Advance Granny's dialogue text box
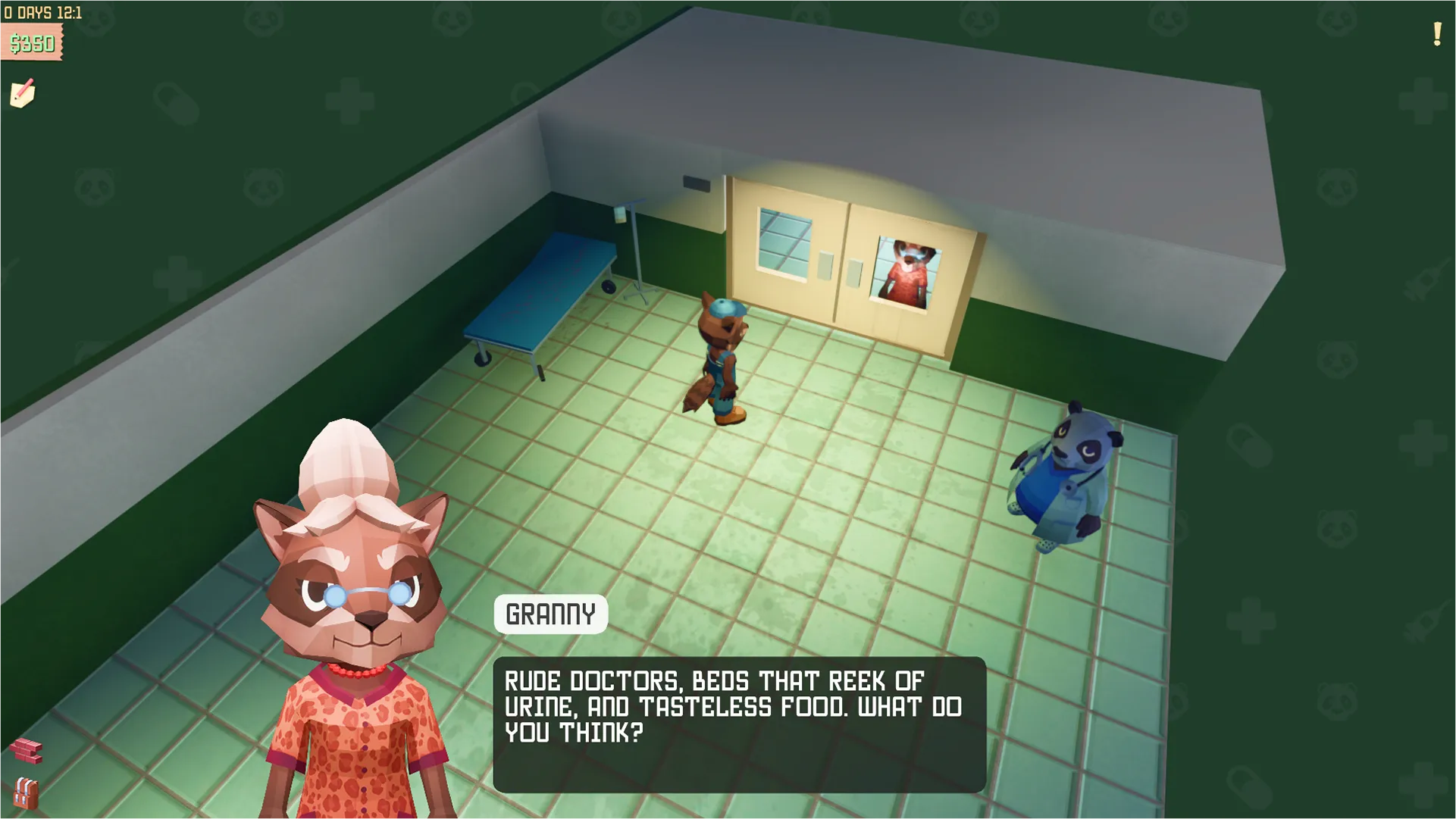This screenshot has height=819, width=1456. (x=739, y=724)
